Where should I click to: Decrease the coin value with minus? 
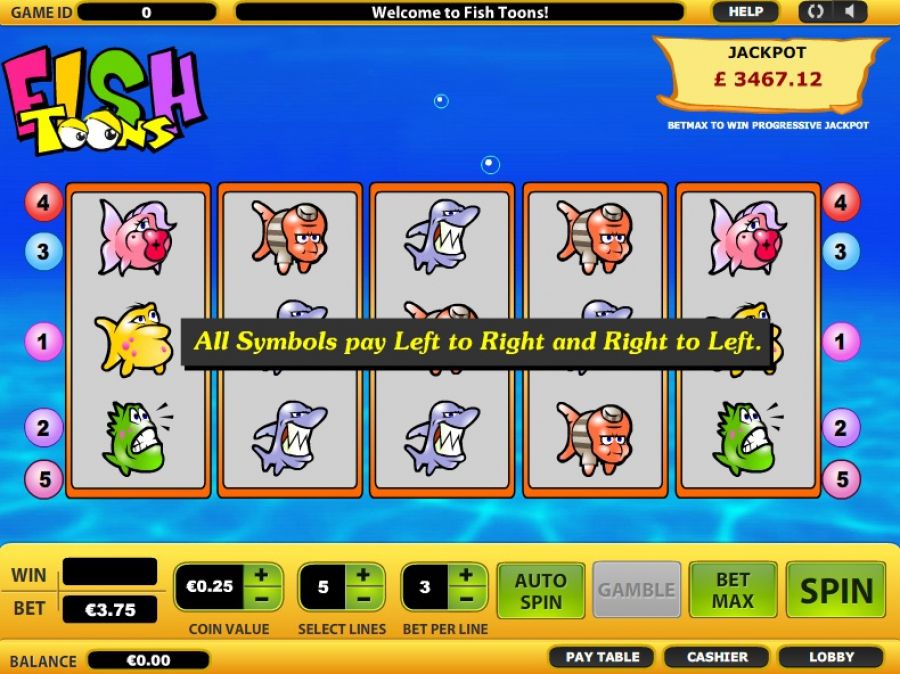click(x=261, y=599)
